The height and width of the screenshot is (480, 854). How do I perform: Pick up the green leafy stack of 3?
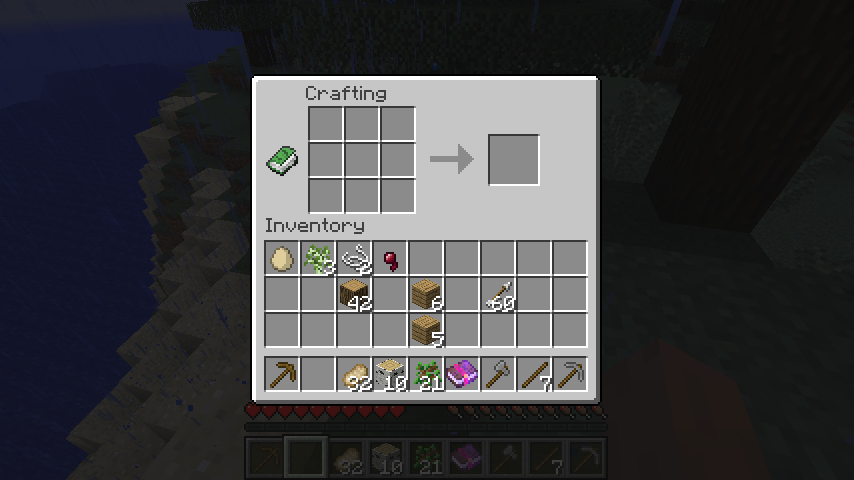pyautogui.click(x=319, y=259)
